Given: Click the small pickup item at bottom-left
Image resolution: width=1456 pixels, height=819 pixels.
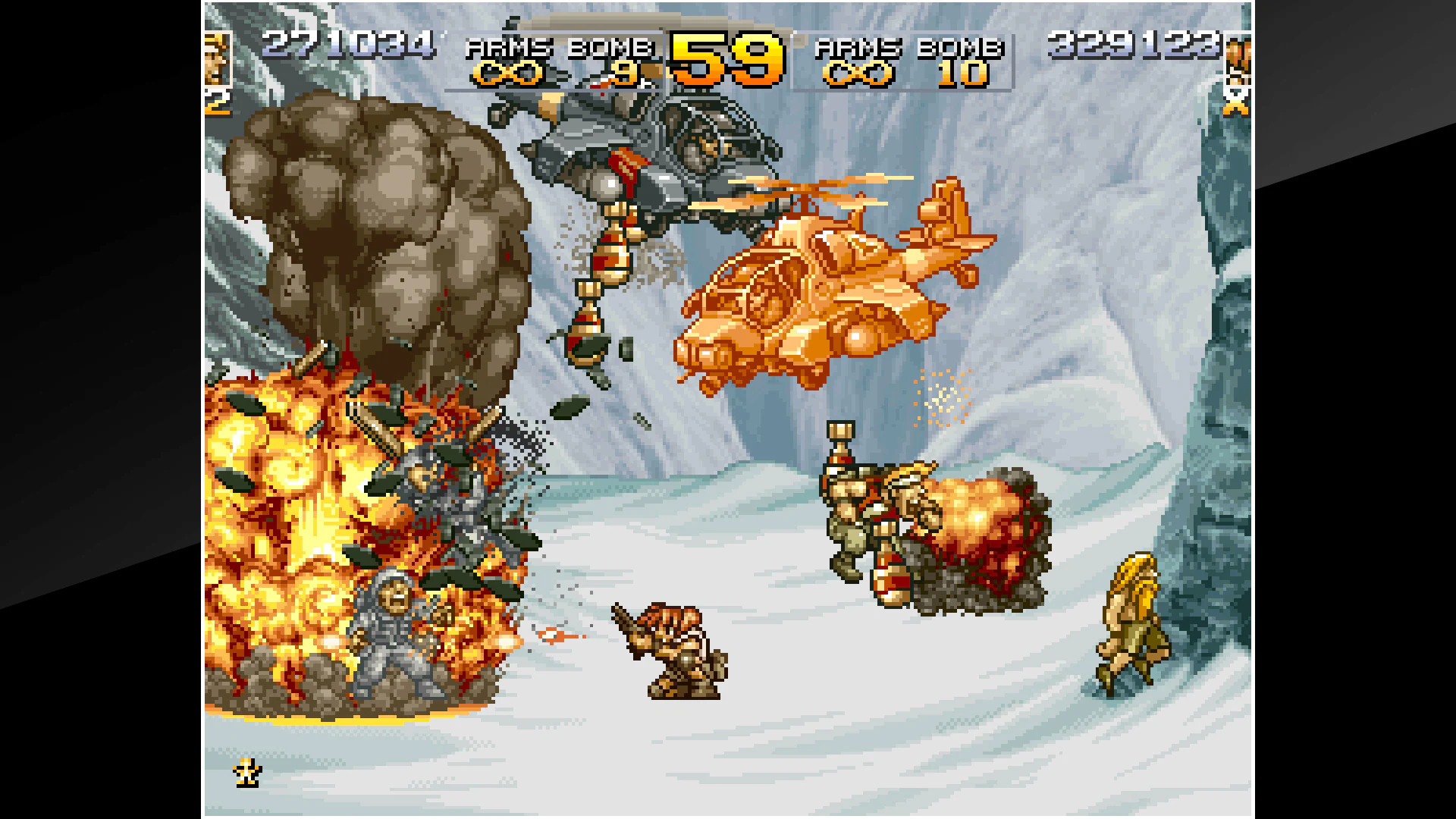Looking at the screenshot, I should 246,772.
